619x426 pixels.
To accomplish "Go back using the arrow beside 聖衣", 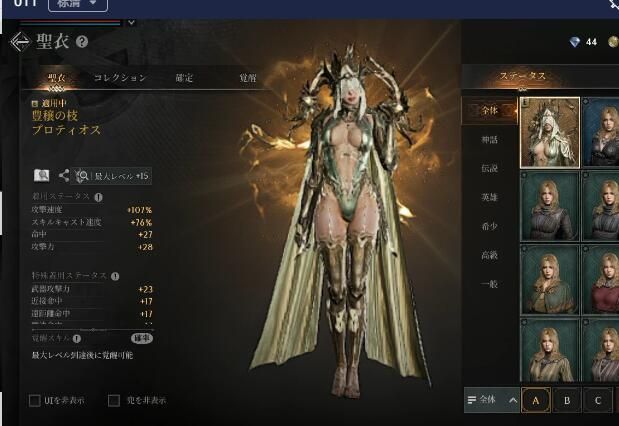I will tap(19, 42).
